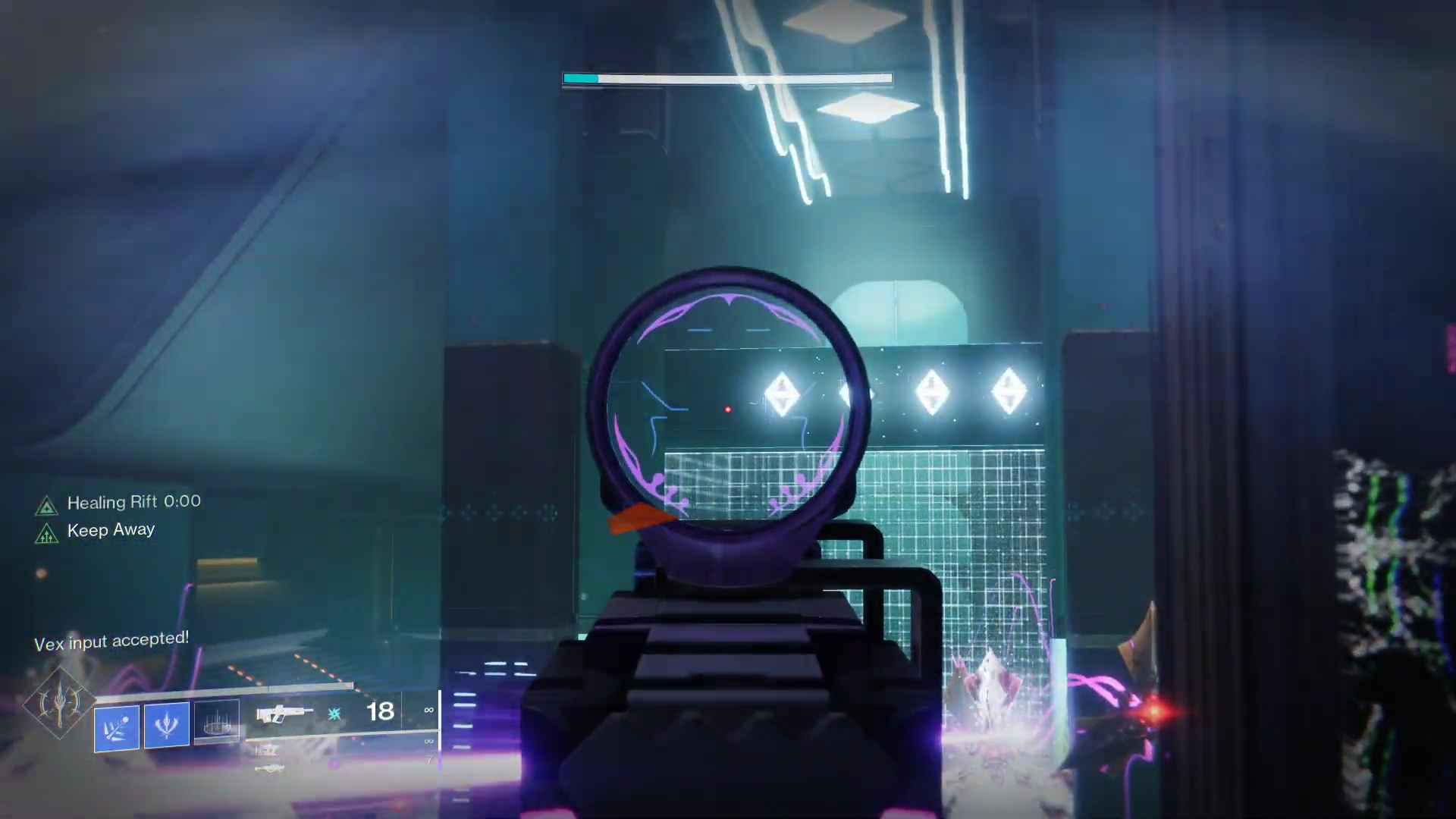The width and height of the screenshot is (1456, 819).
Task: Click the teal objective progress bar
Action: click(x=580, y=78)
